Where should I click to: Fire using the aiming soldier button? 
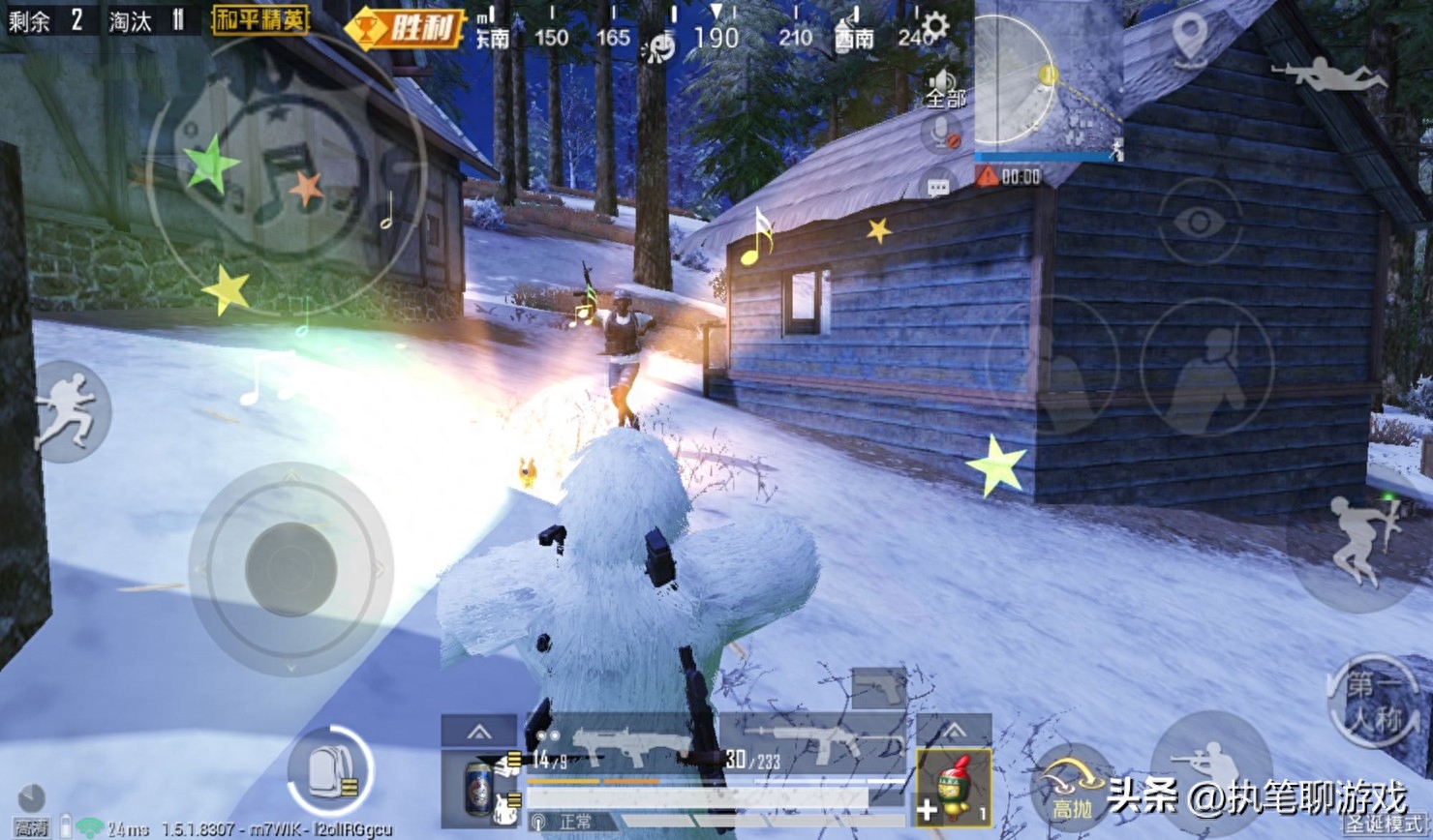1210,765
